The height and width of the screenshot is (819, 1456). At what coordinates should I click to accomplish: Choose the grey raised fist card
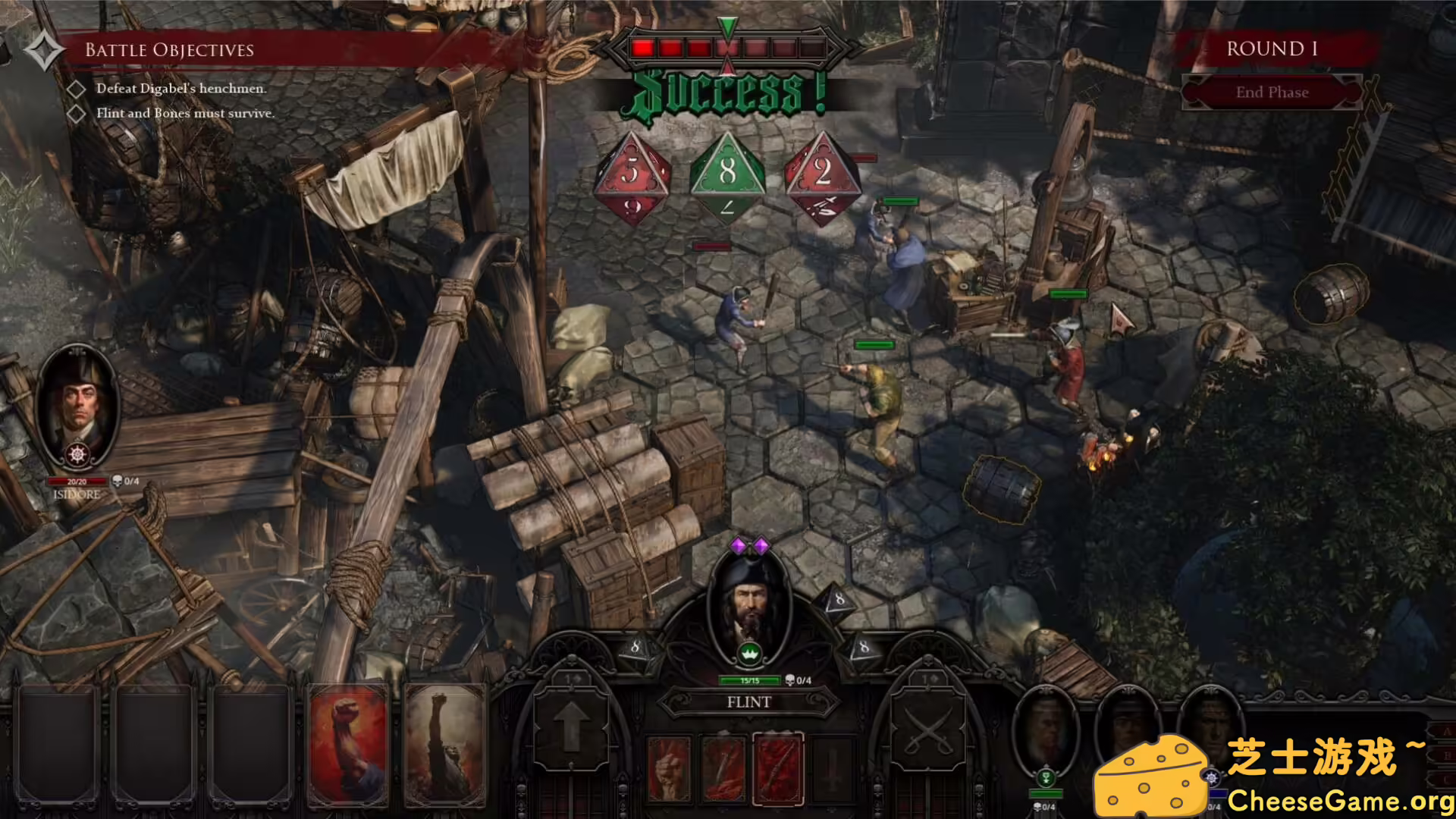click(x=445, y=745)
